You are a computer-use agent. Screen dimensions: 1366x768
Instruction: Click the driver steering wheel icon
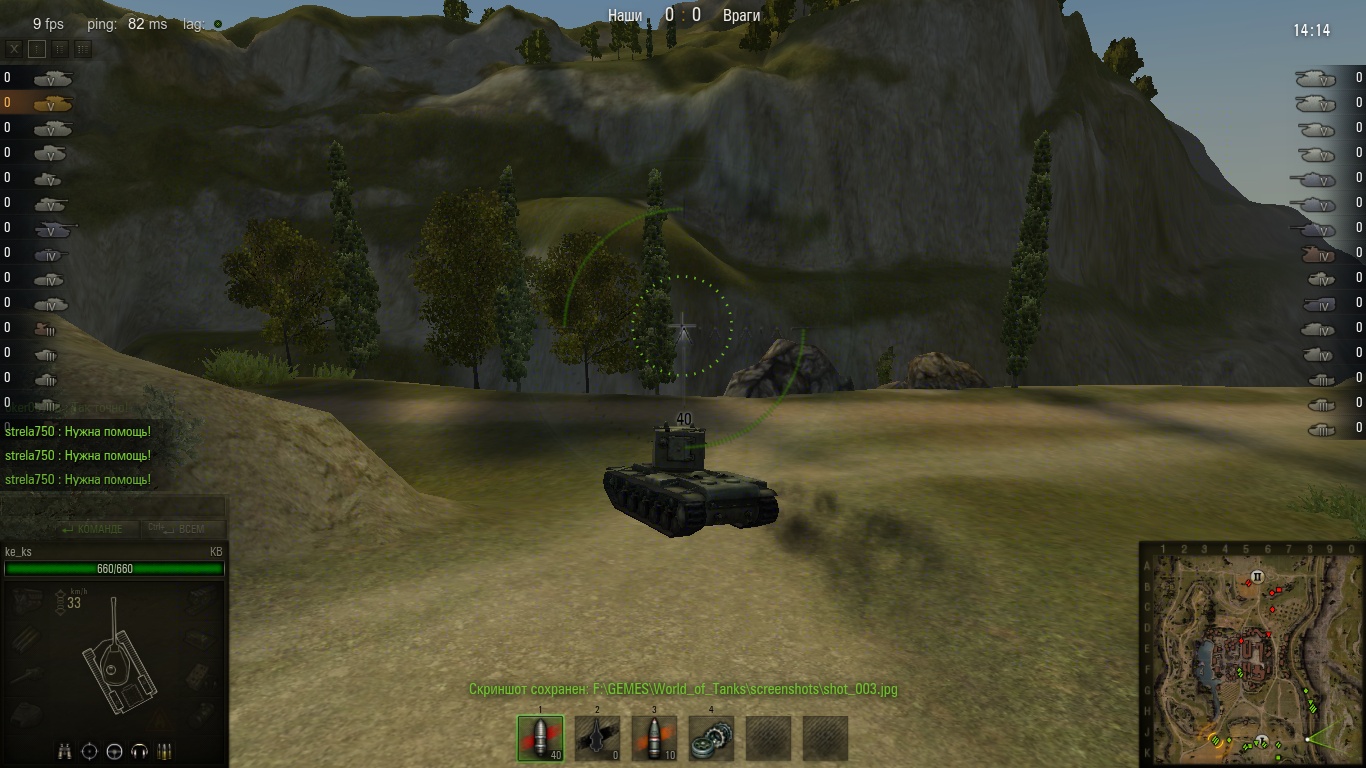pyautogui.click(x=115, y=751)
